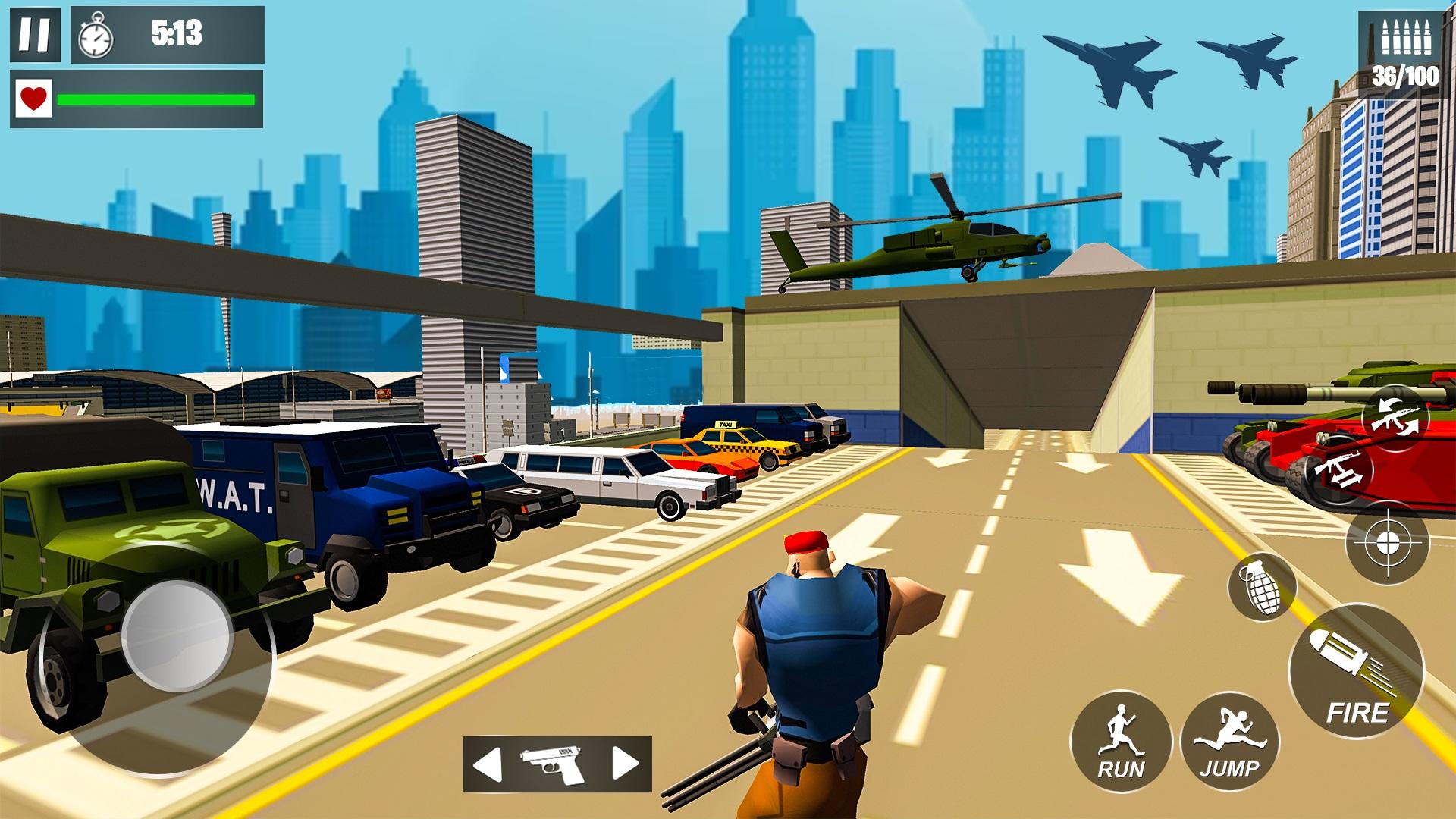Click the green health progress bar
Viewport: 1456px width, 819px height.
(155, 99)
